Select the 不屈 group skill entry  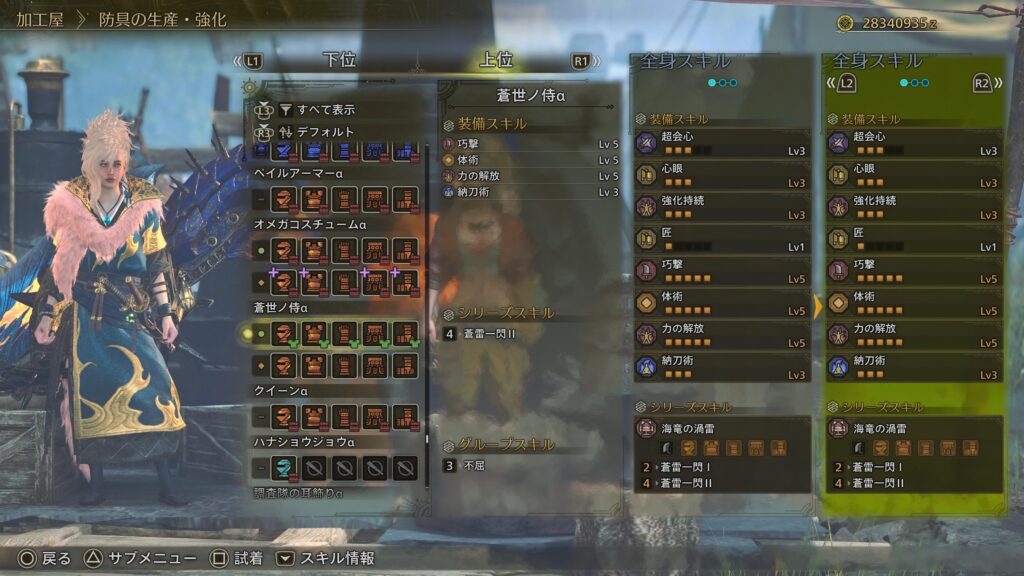[x=474, y=465]
